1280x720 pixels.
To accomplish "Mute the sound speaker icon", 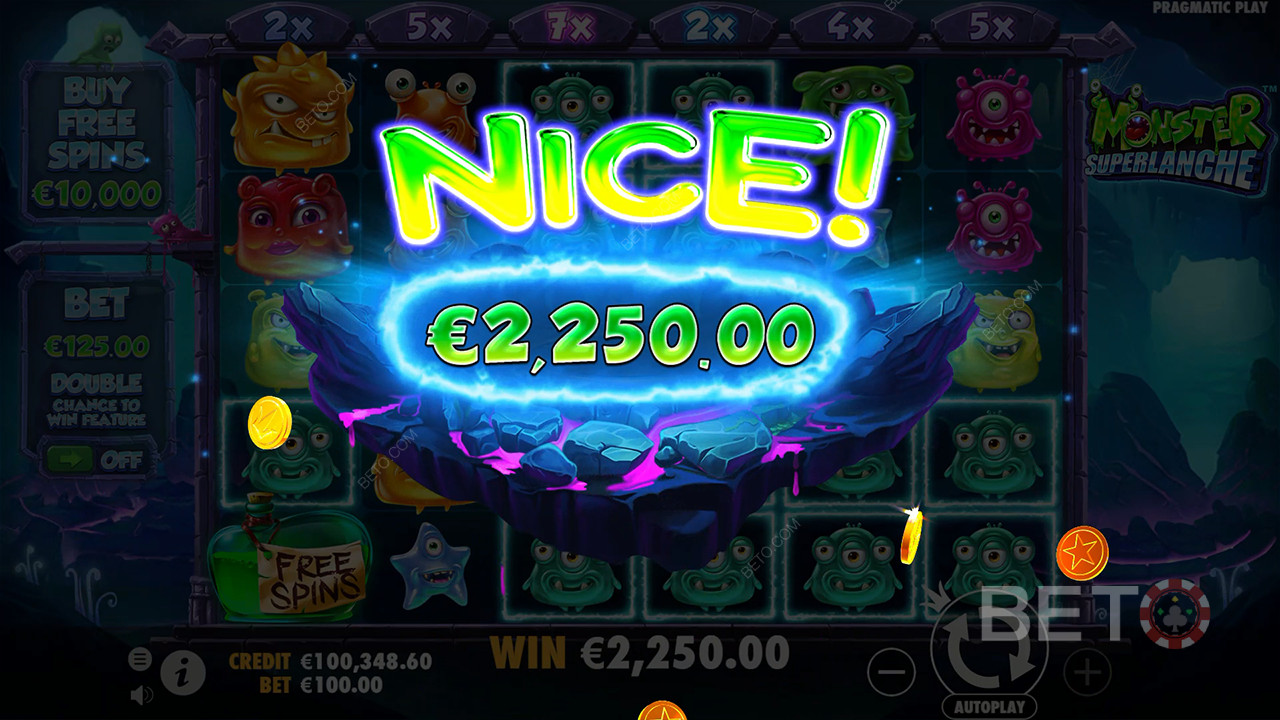I will [141, 693].
